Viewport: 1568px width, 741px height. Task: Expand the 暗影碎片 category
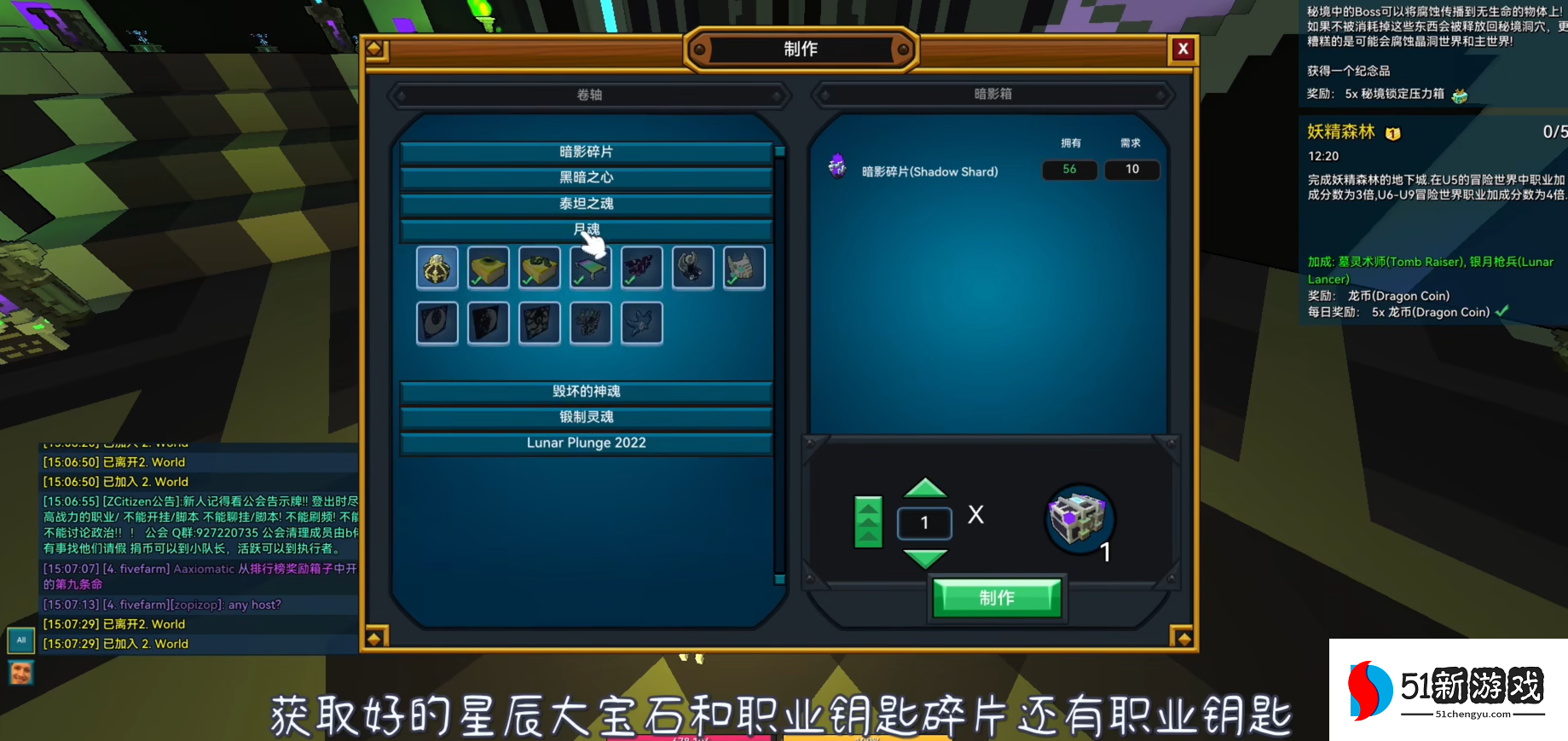pos(587,151)
